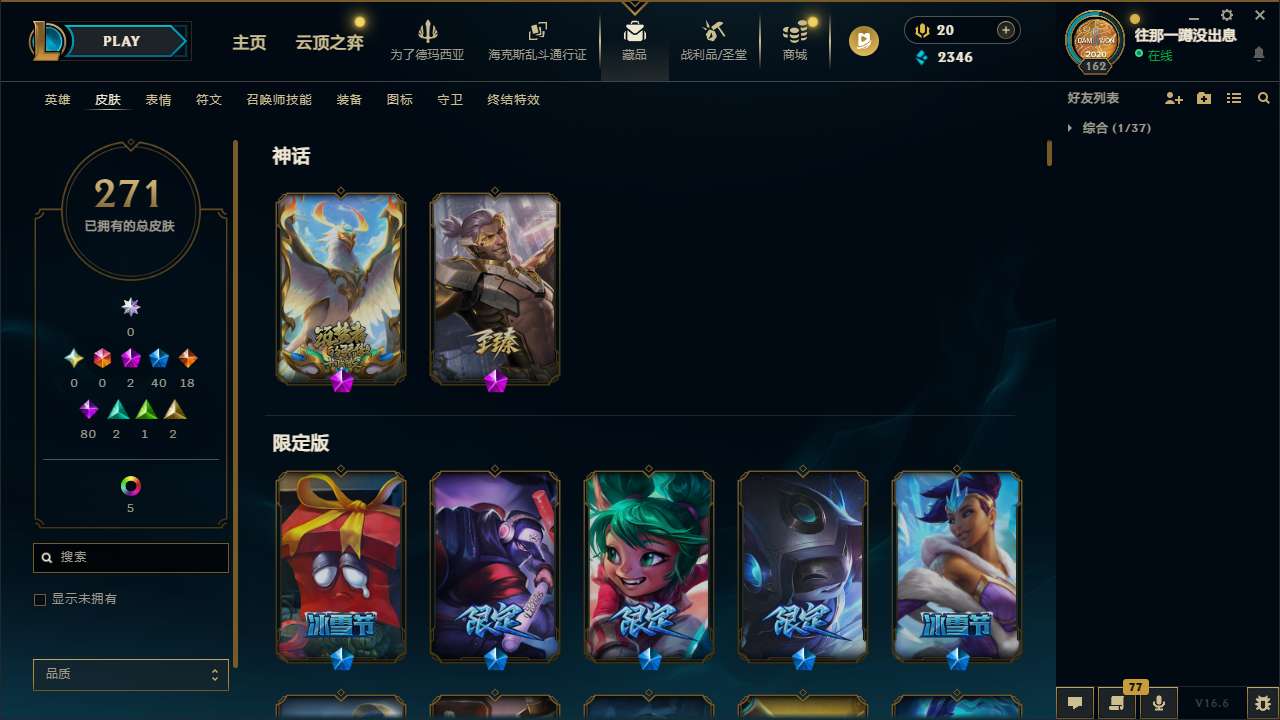Switch to the 英雄 tab
Image resolution: width=1280 pixels, height=720 pixels.
57,100
